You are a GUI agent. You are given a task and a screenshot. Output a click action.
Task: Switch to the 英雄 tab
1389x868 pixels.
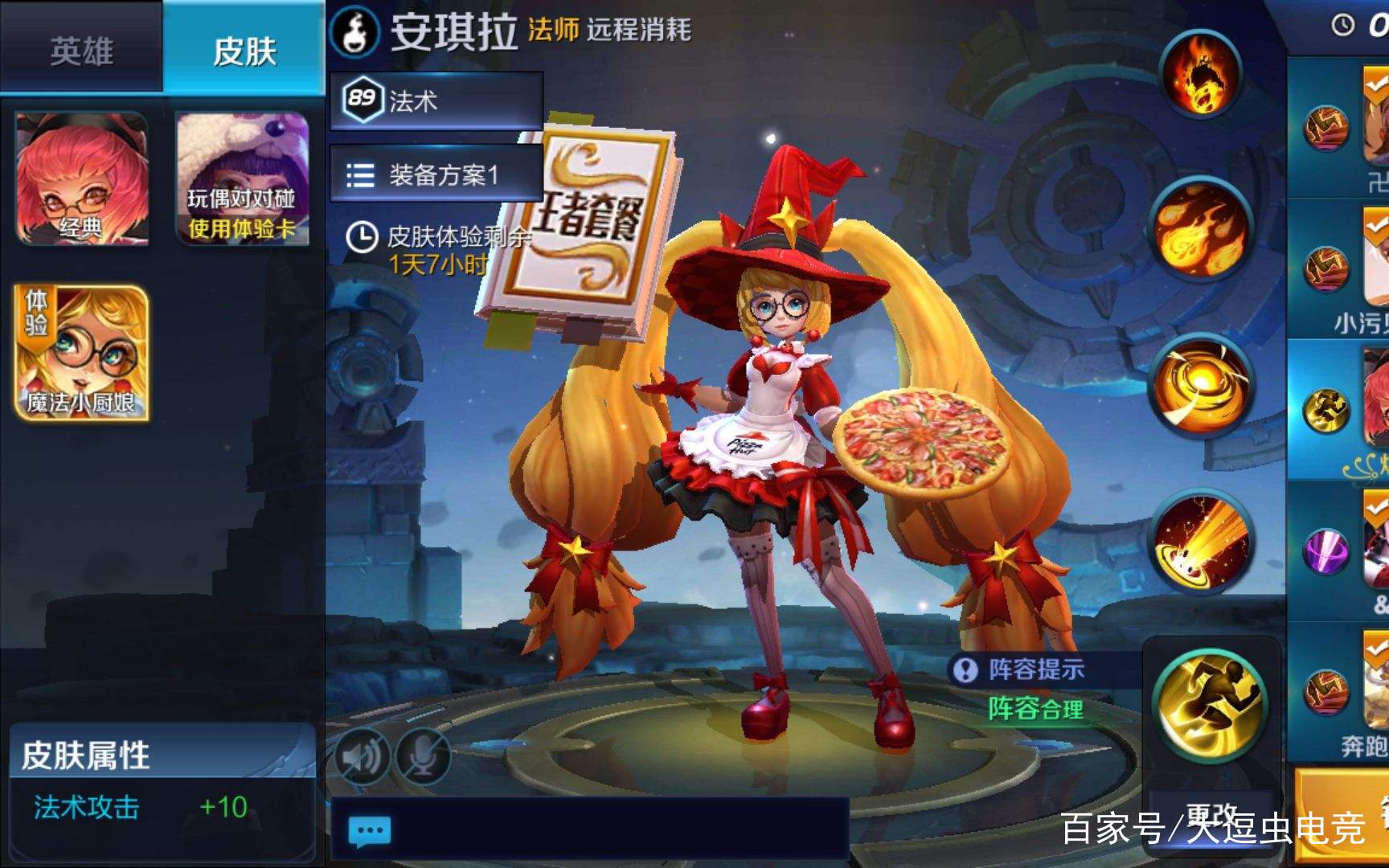(80, 50)
